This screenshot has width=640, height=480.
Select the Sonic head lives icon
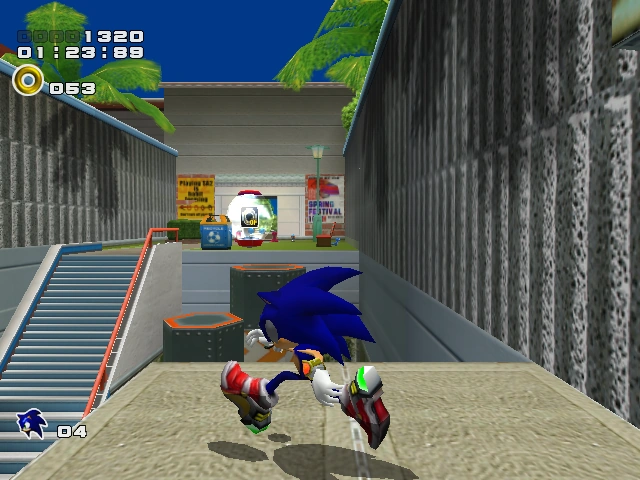pos(32,424)
